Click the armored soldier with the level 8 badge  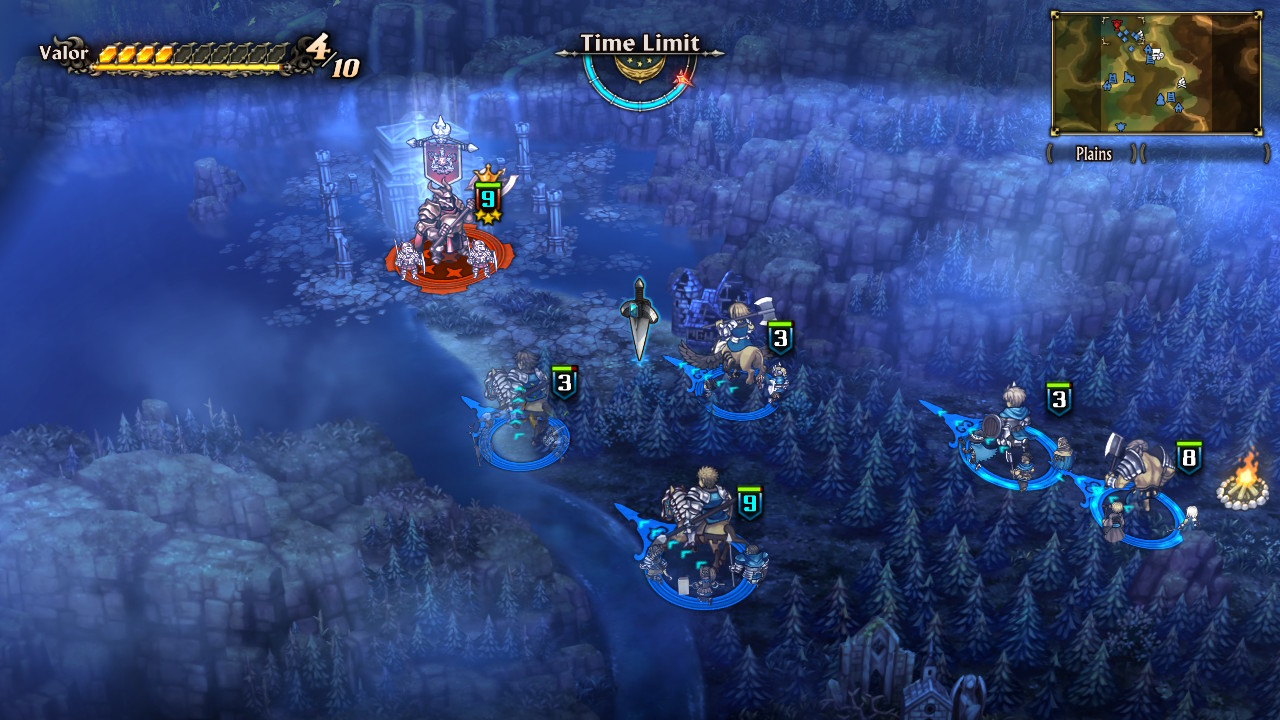[1140, 470]
